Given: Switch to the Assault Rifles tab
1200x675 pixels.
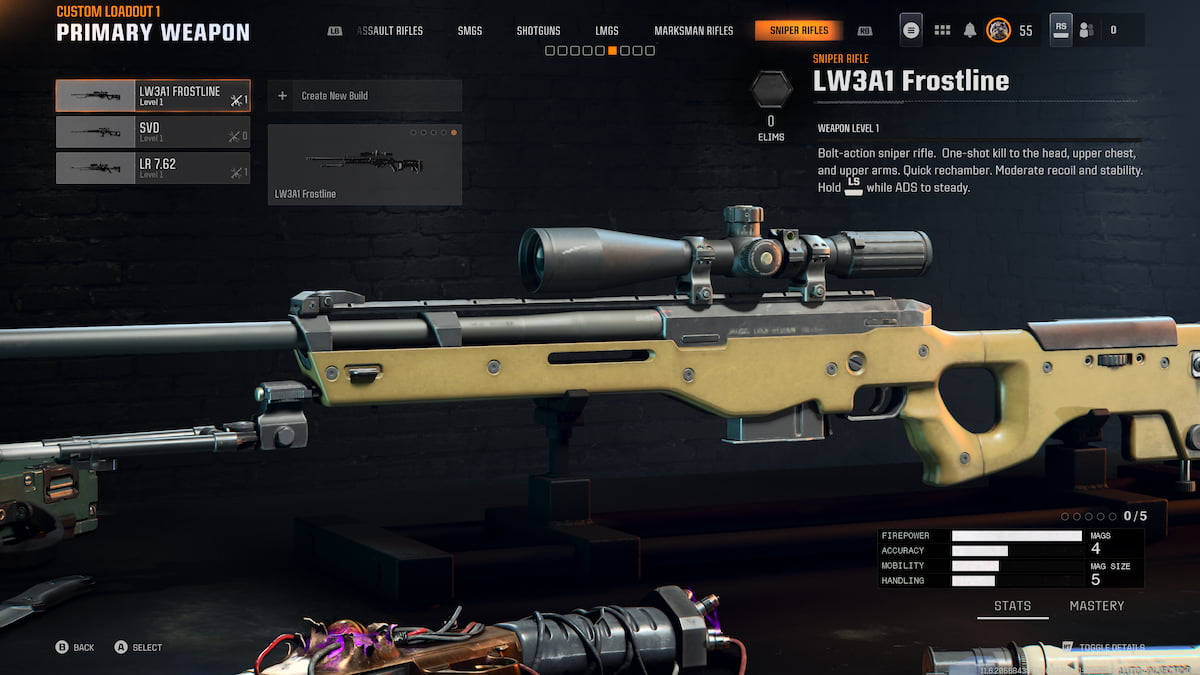Looking at the screenshot, I should click(x=390, y=31).
